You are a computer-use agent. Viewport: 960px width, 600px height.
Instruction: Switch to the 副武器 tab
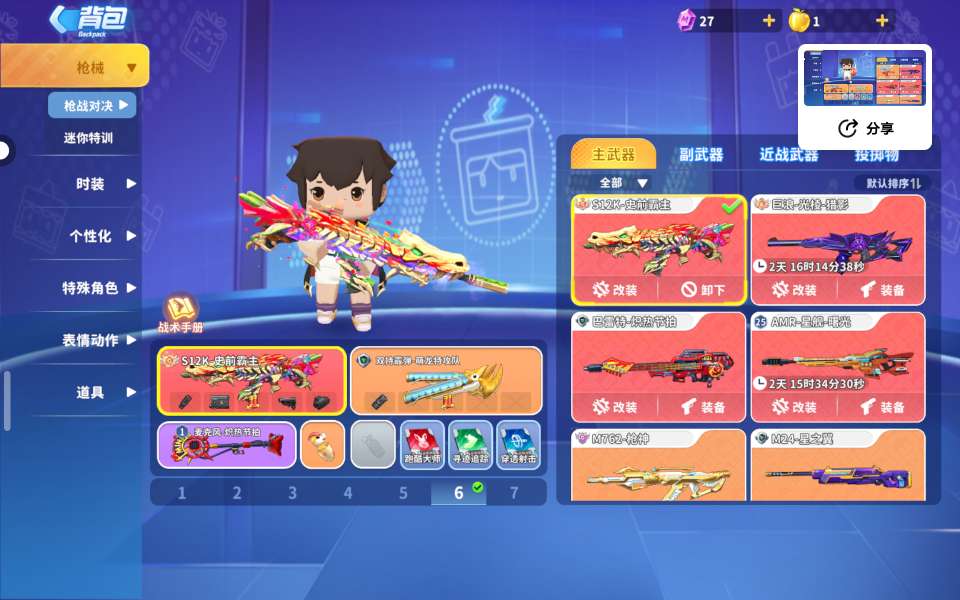coord(701,155)
